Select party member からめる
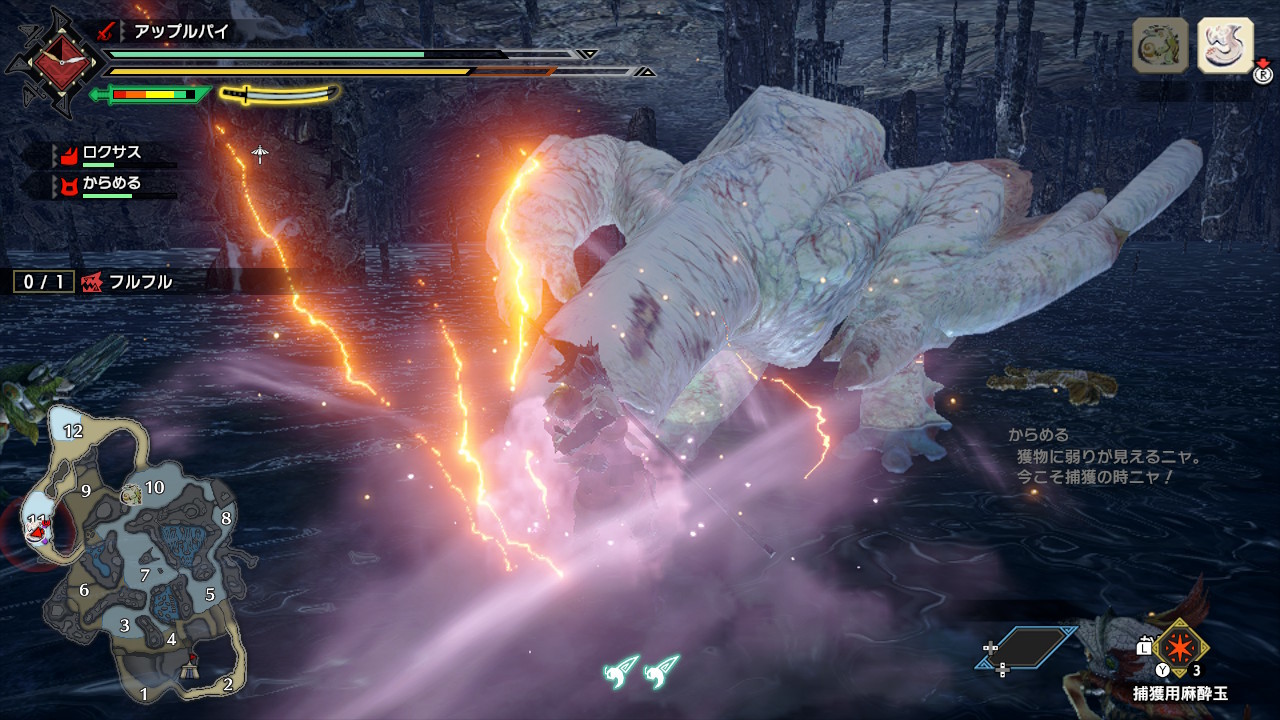This screenshot has width=1280, height=720. click(110, 184)
